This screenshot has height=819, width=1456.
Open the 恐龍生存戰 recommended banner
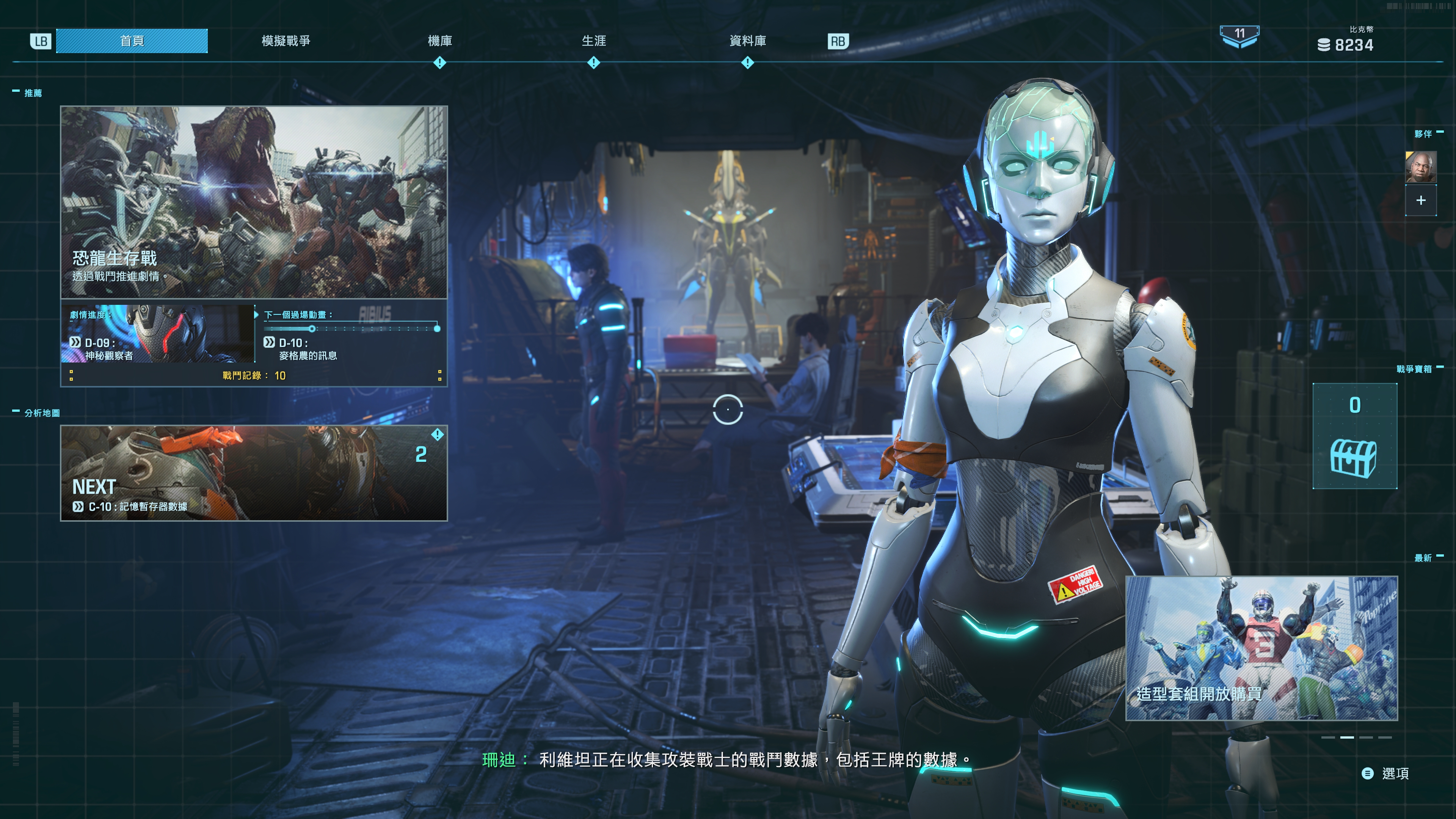pos(254,202)
